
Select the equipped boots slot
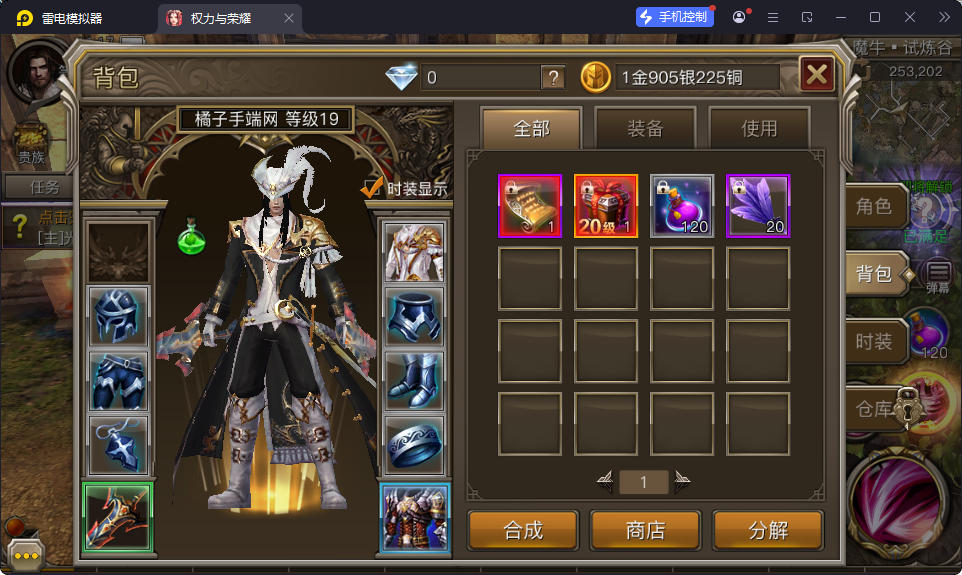(414, 381)
